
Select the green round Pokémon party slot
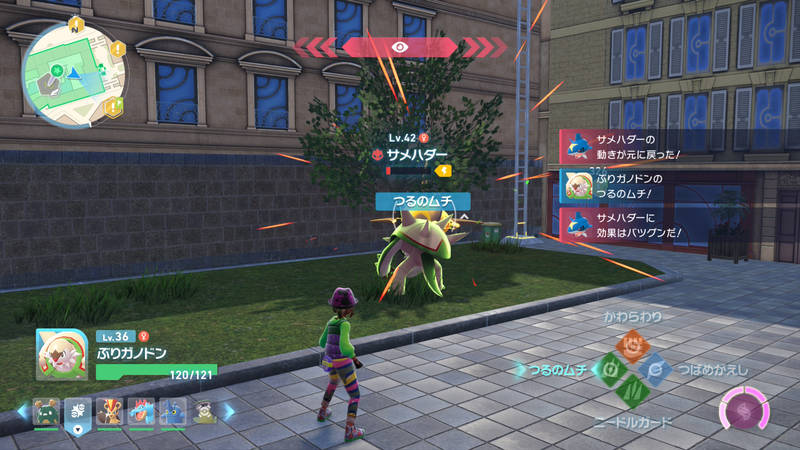click(46, 411)
